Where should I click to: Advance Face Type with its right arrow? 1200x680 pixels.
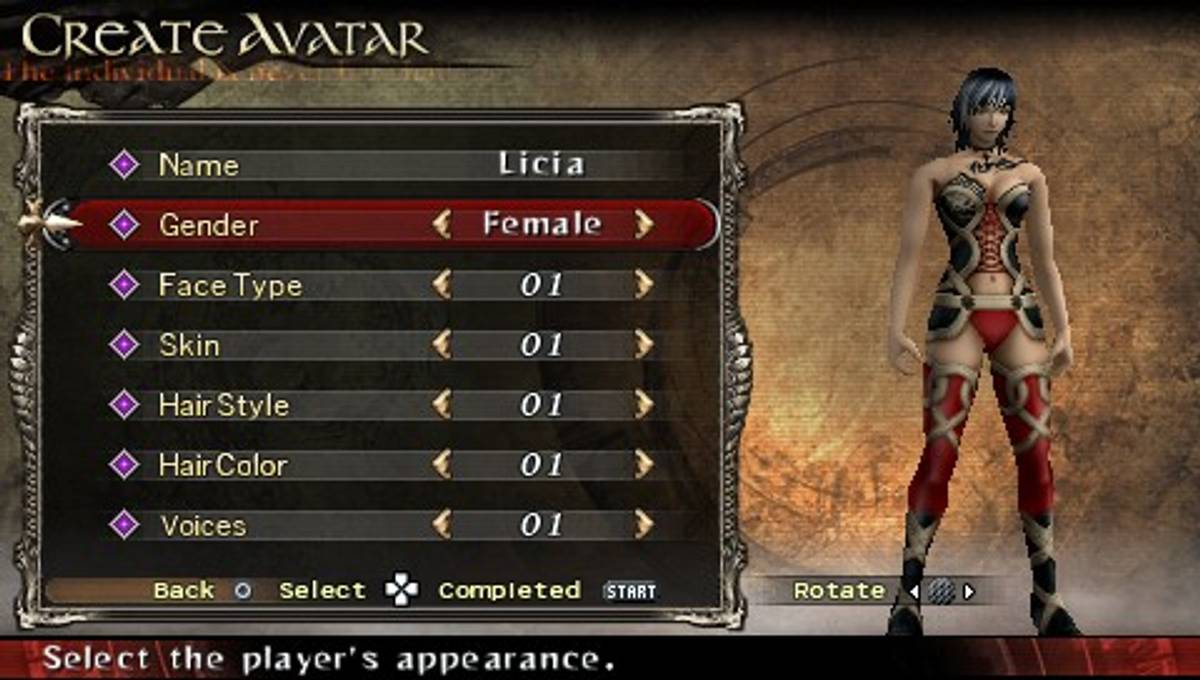coord(644,285)
